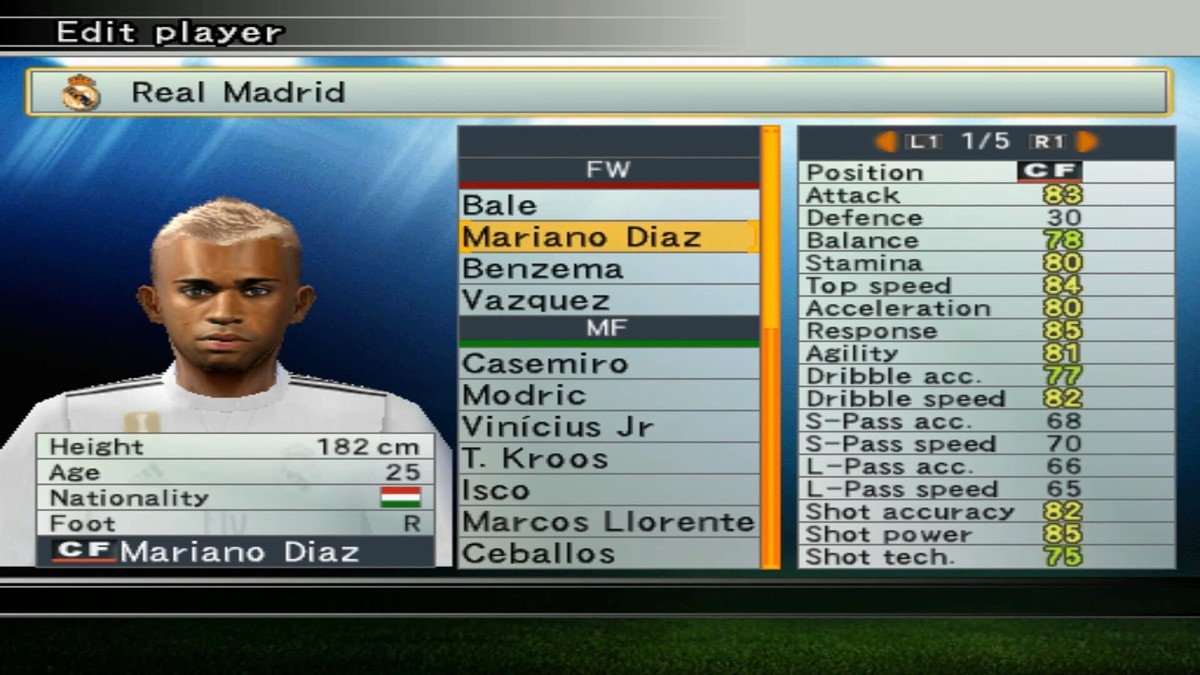
Task: Select Isco in the player list
Action: 608,490
